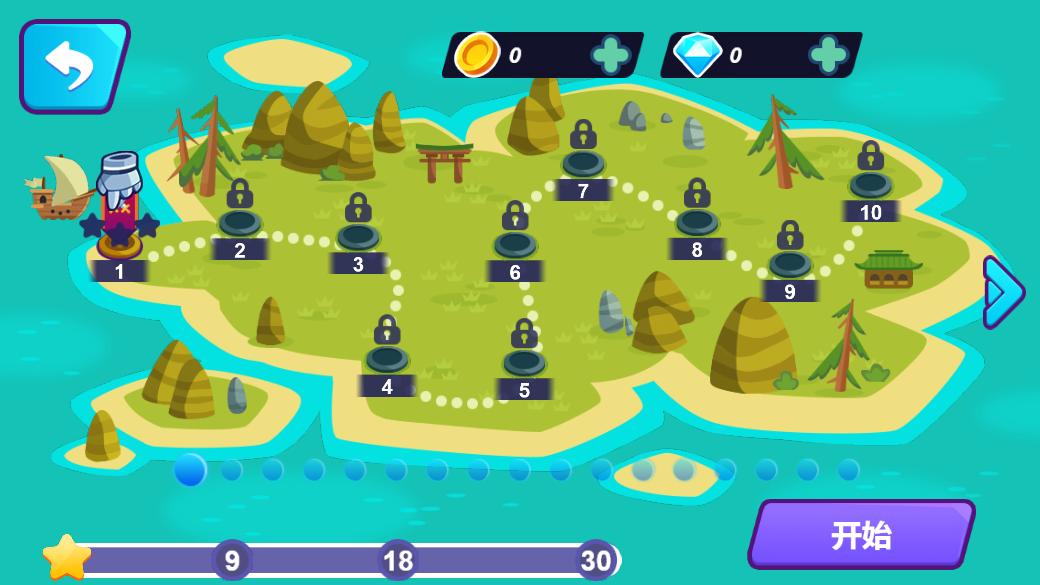Screen dimensions: 1040x585
Task: Add more gold coins with plus button
Action: point(610,55)
